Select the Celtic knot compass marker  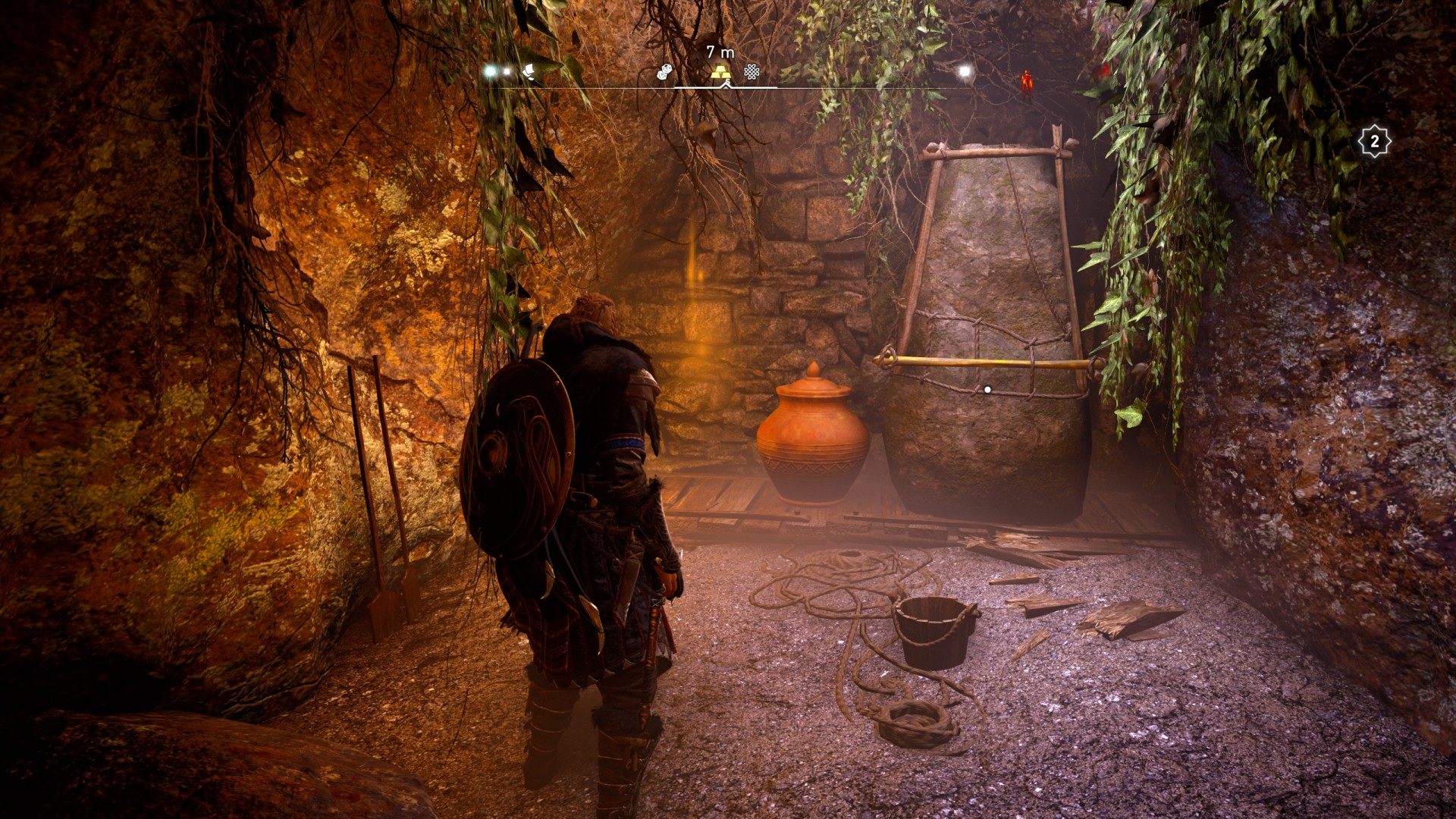752,72
